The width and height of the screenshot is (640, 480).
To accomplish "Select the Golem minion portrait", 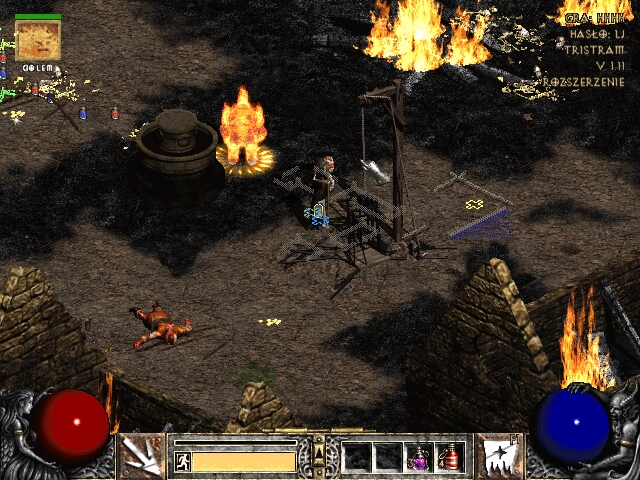I will [x=38, y=41].
